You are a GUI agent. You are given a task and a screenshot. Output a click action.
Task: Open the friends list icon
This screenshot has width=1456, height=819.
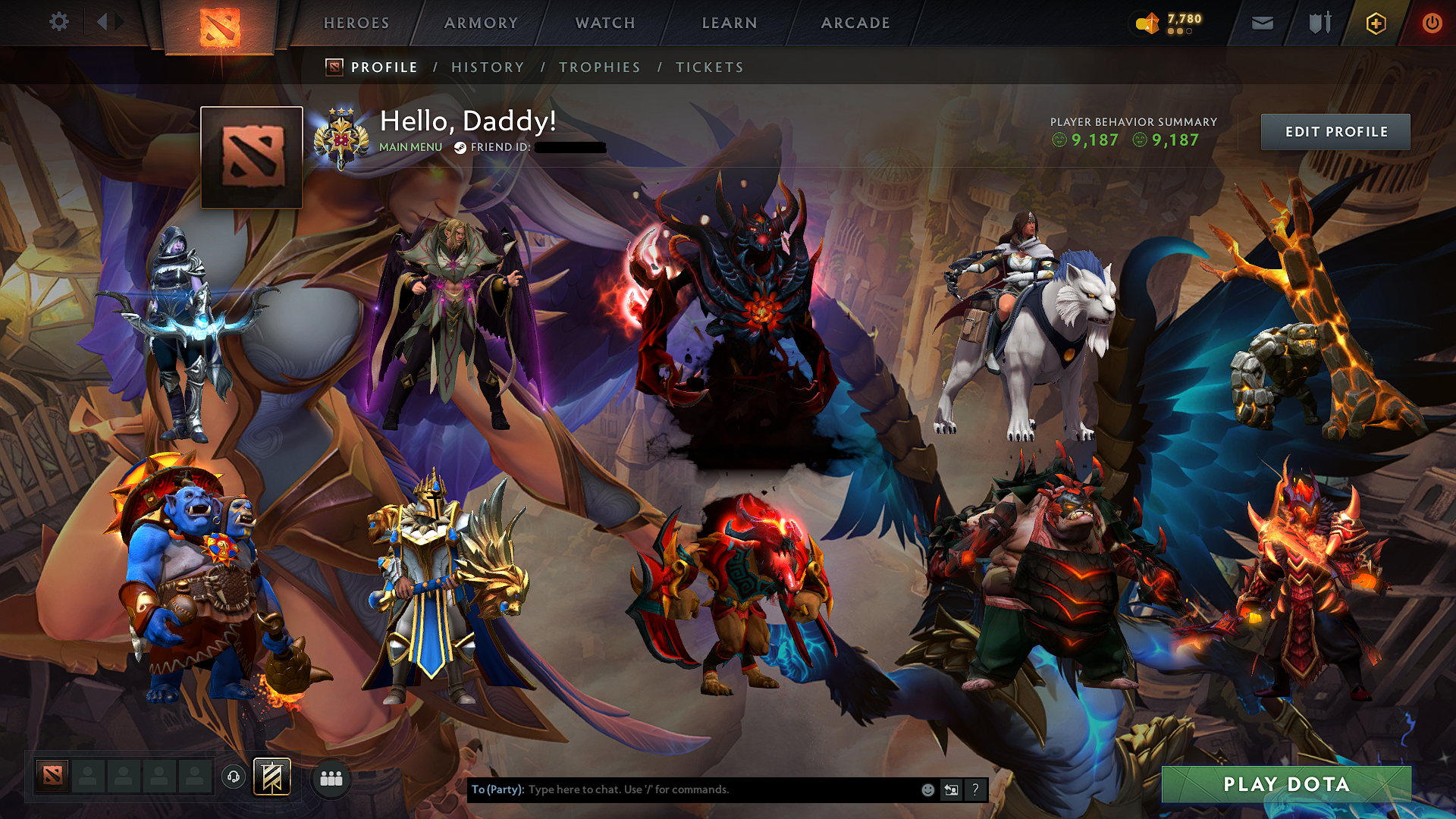(x=331, y=777)
